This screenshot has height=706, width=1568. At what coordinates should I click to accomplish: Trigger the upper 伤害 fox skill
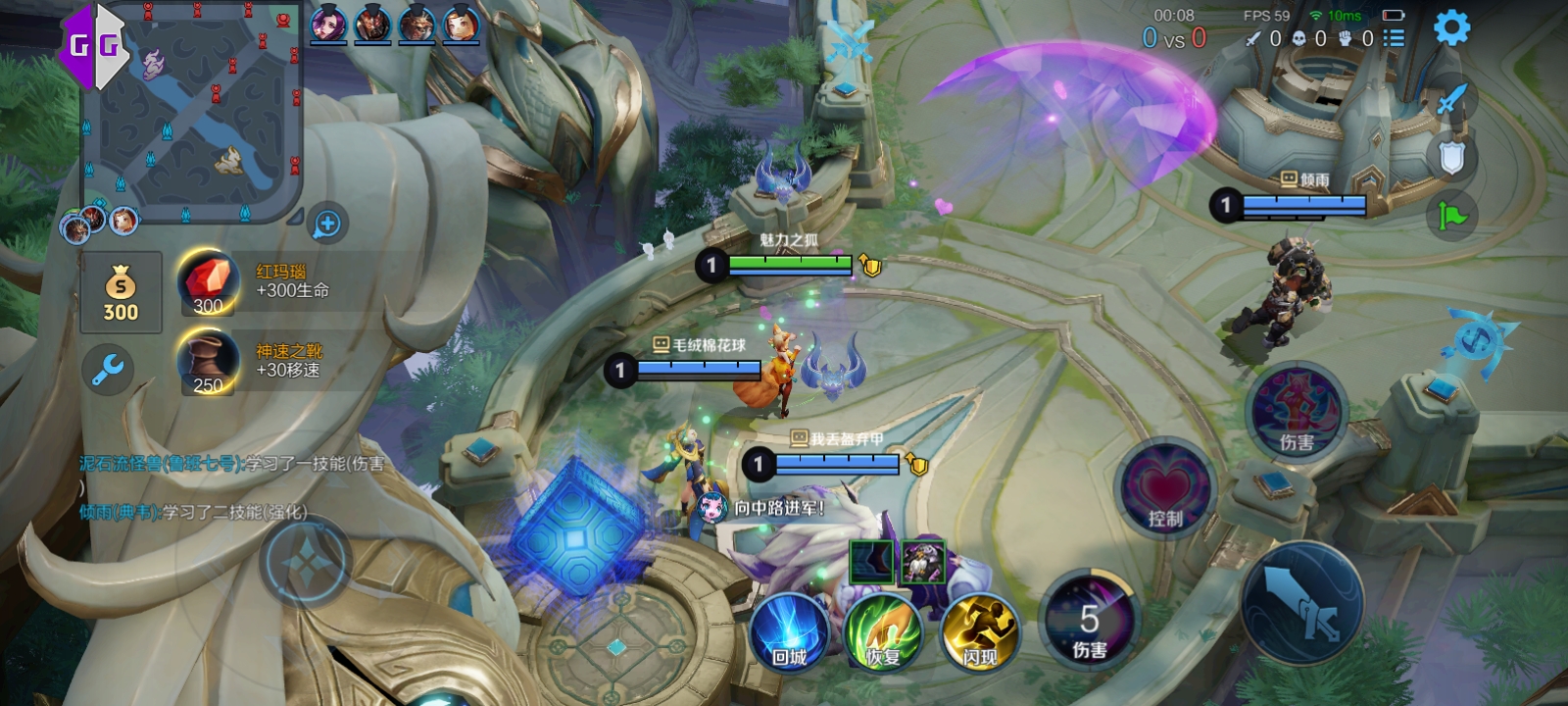[1297, 412]
